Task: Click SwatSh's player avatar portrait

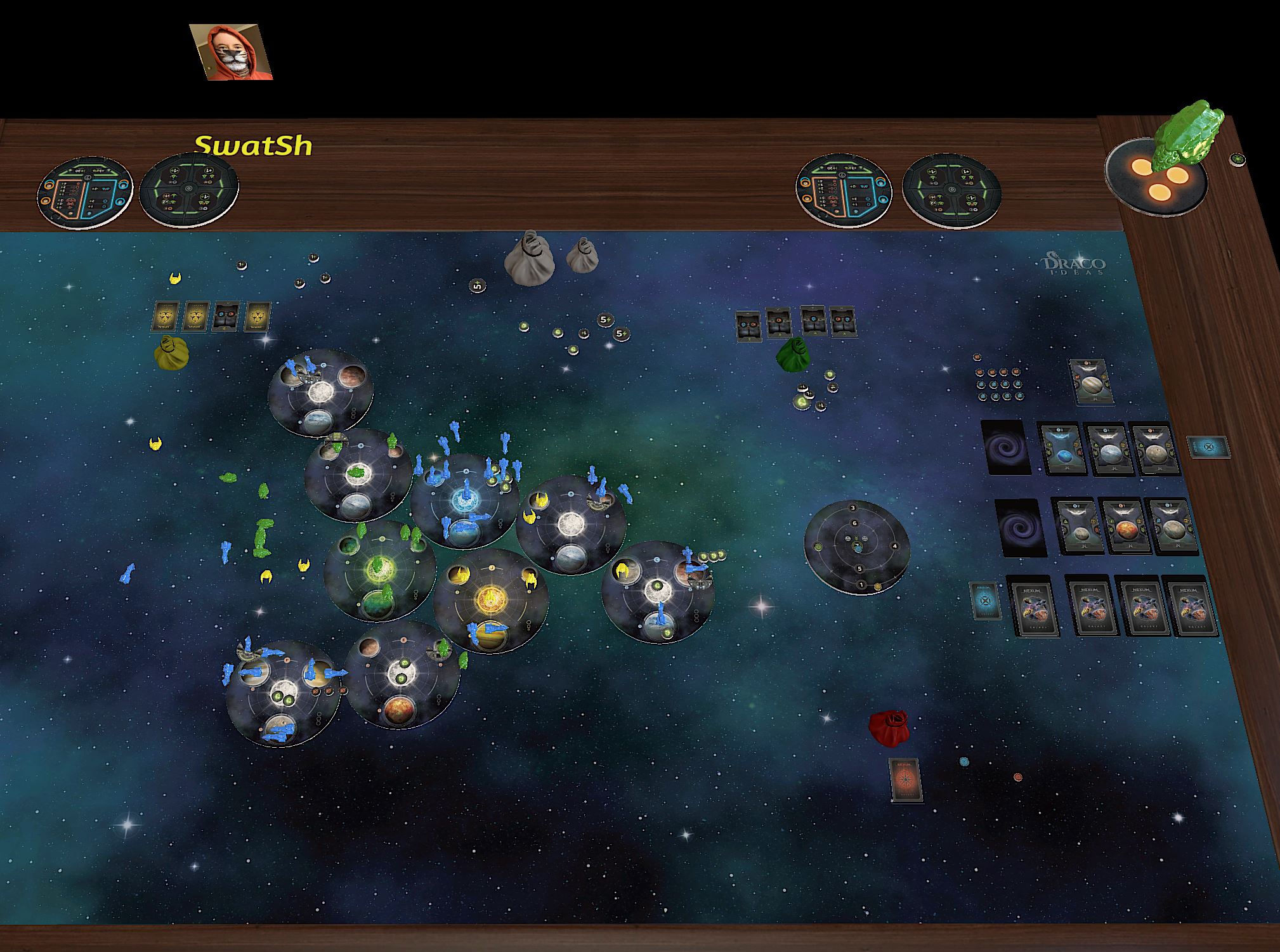Action: (x=232, y=53)
